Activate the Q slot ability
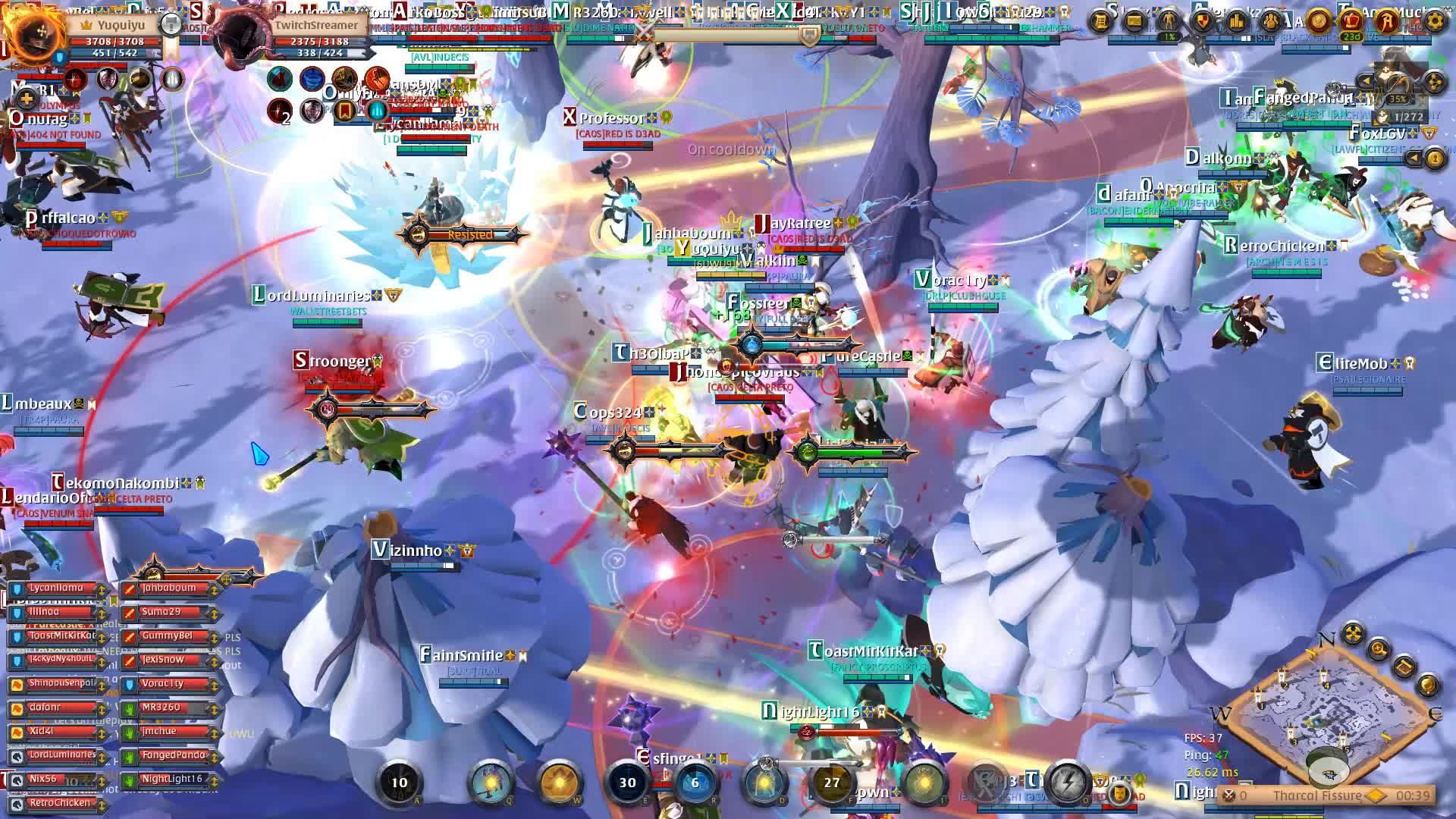Image resolution: width=1456 pixels, height=819 pixels. (x=491, y=783)
